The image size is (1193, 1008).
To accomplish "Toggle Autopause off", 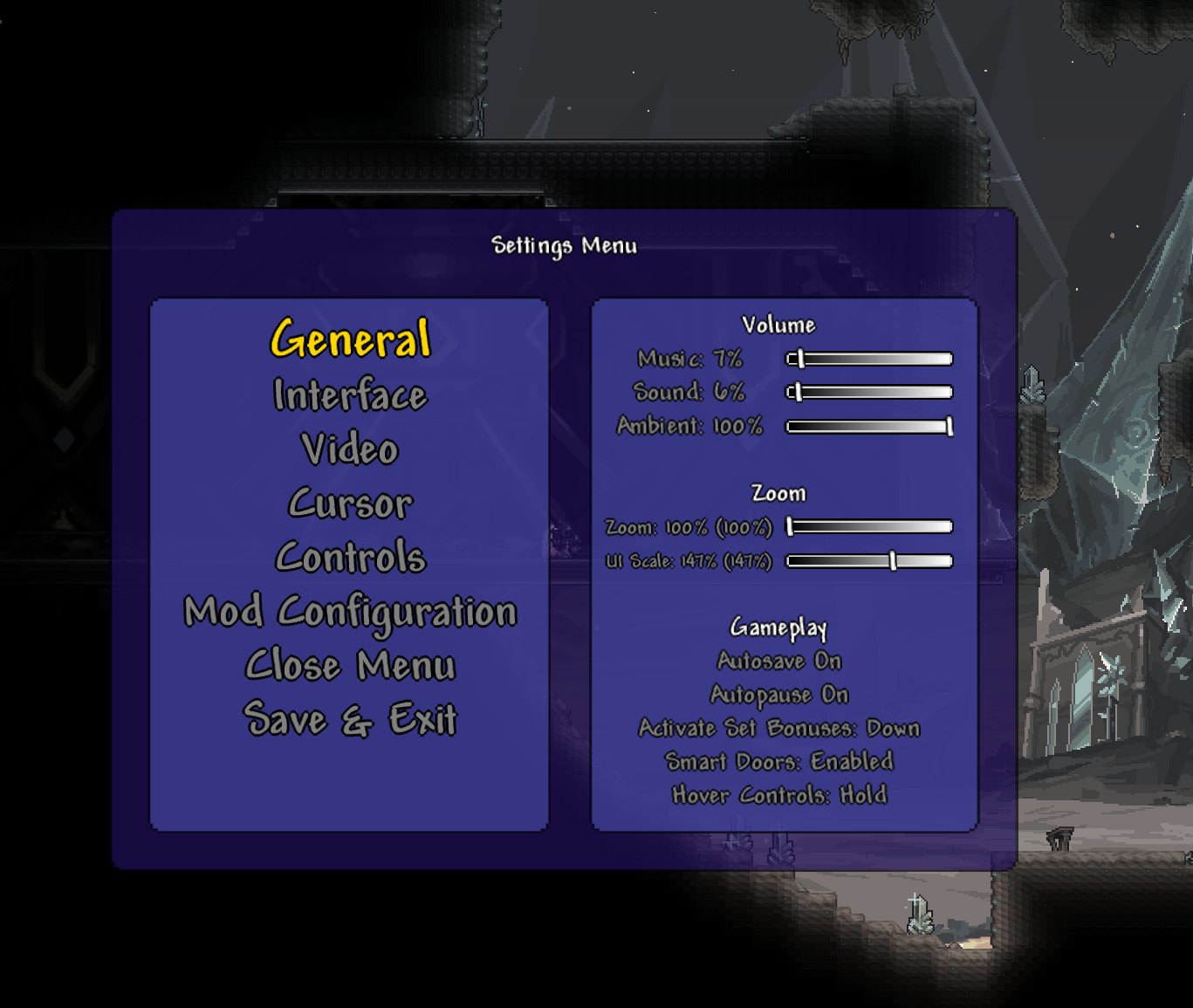I will (x=779, y=694).
